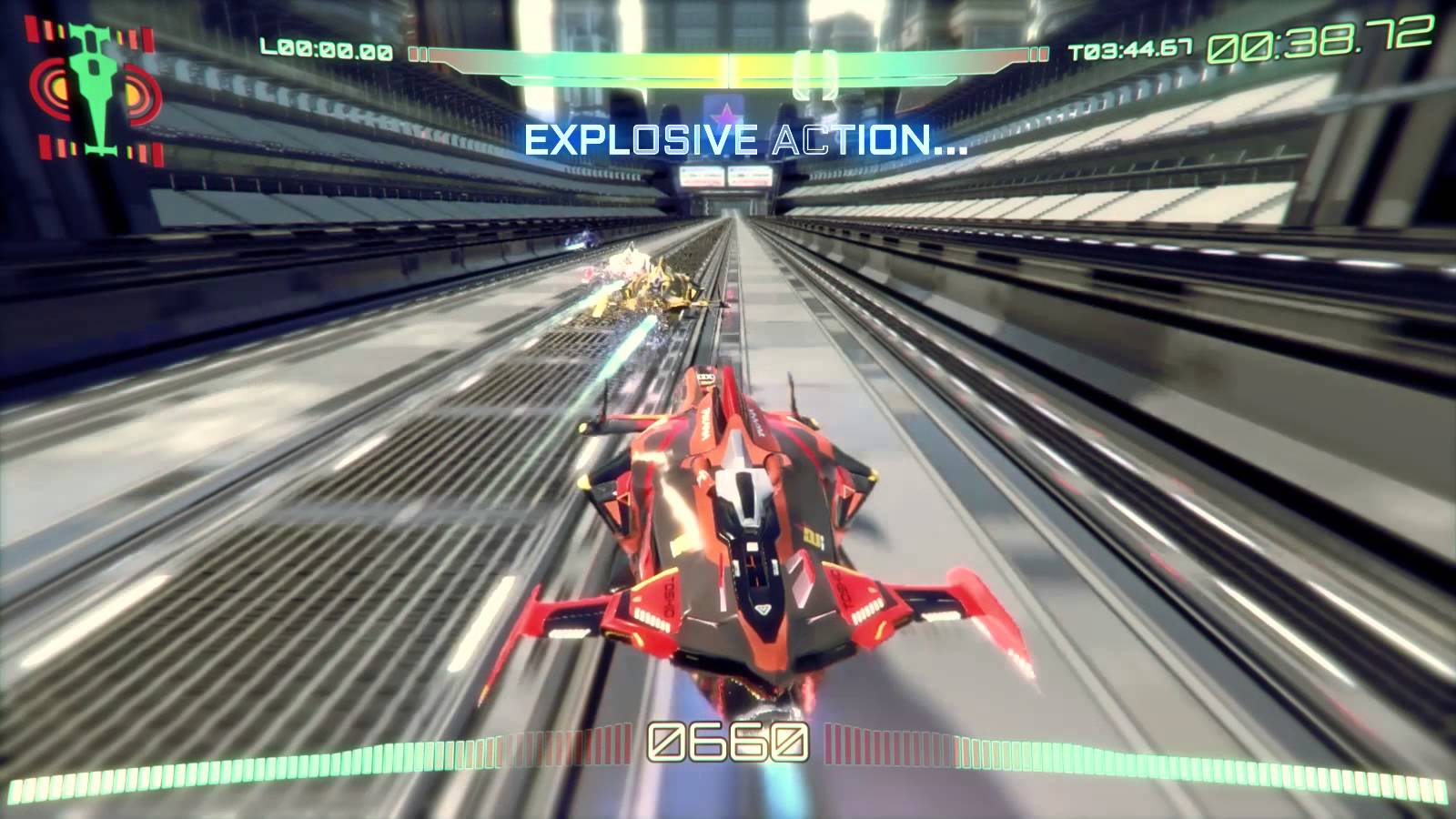Click the green ship status icon
The height and width of the screenshot is (819, 1456).
[94, 91]
